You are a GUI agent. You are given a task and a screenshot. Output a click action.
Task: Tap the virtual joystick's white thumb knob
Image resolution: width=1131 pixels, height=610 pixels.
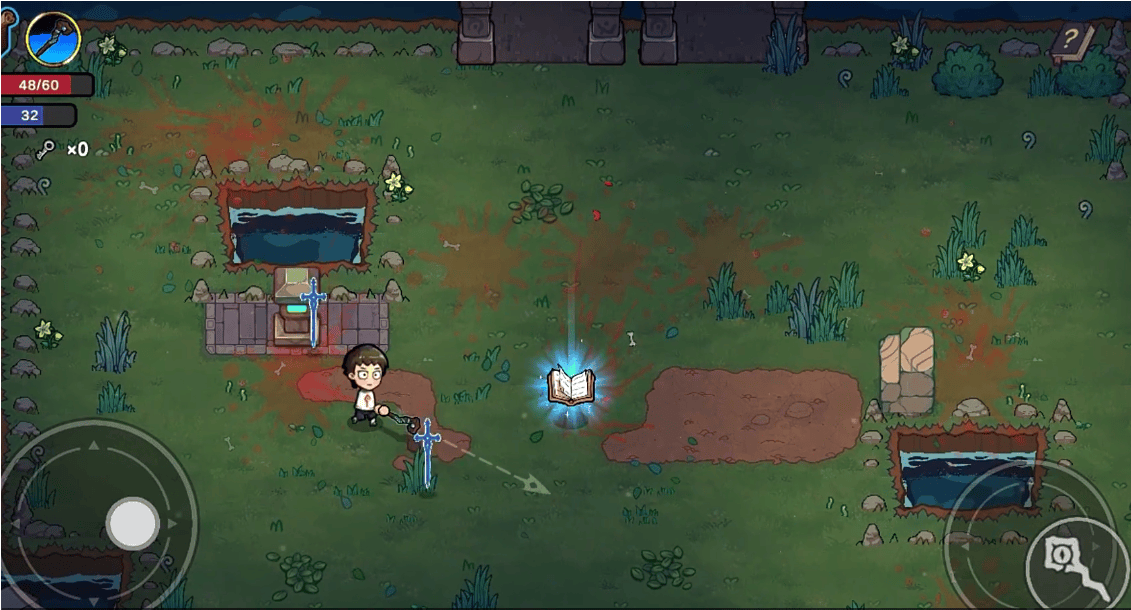point(133,523)
